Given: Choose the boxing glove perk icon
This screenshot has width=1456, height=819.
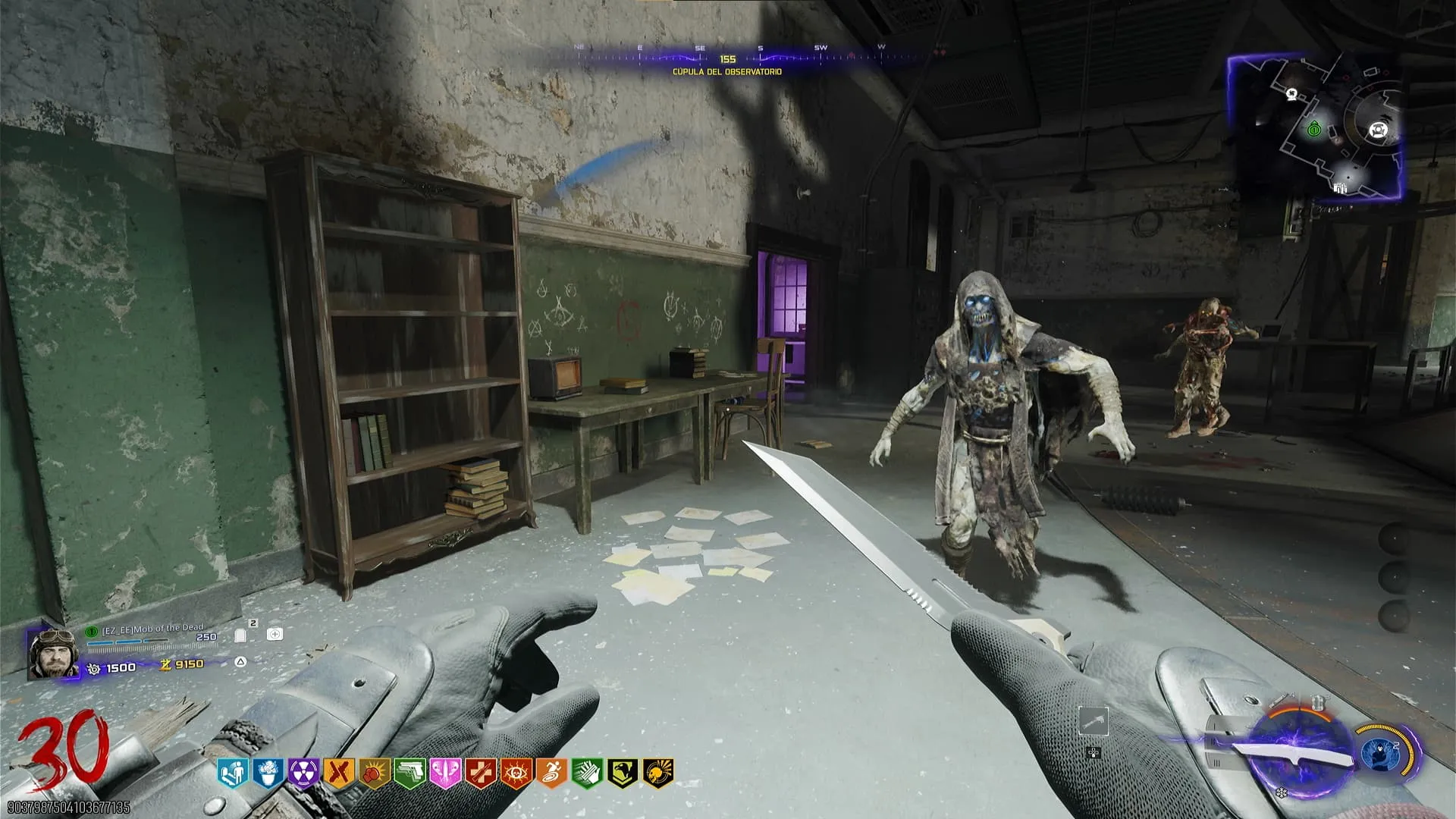Looking at the screenshot, I should pyautogui.click(x=374, y=773).
